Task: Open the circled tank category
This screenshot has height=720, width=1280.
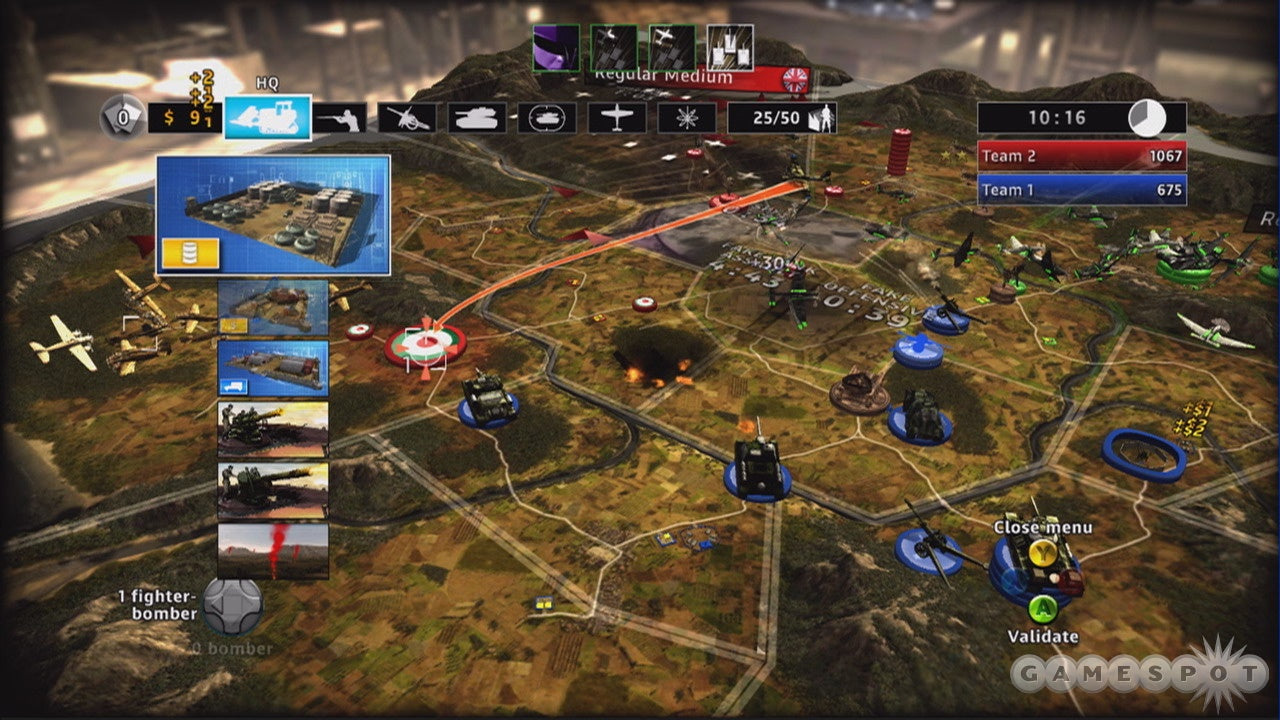Action: (x=546, y=118)
